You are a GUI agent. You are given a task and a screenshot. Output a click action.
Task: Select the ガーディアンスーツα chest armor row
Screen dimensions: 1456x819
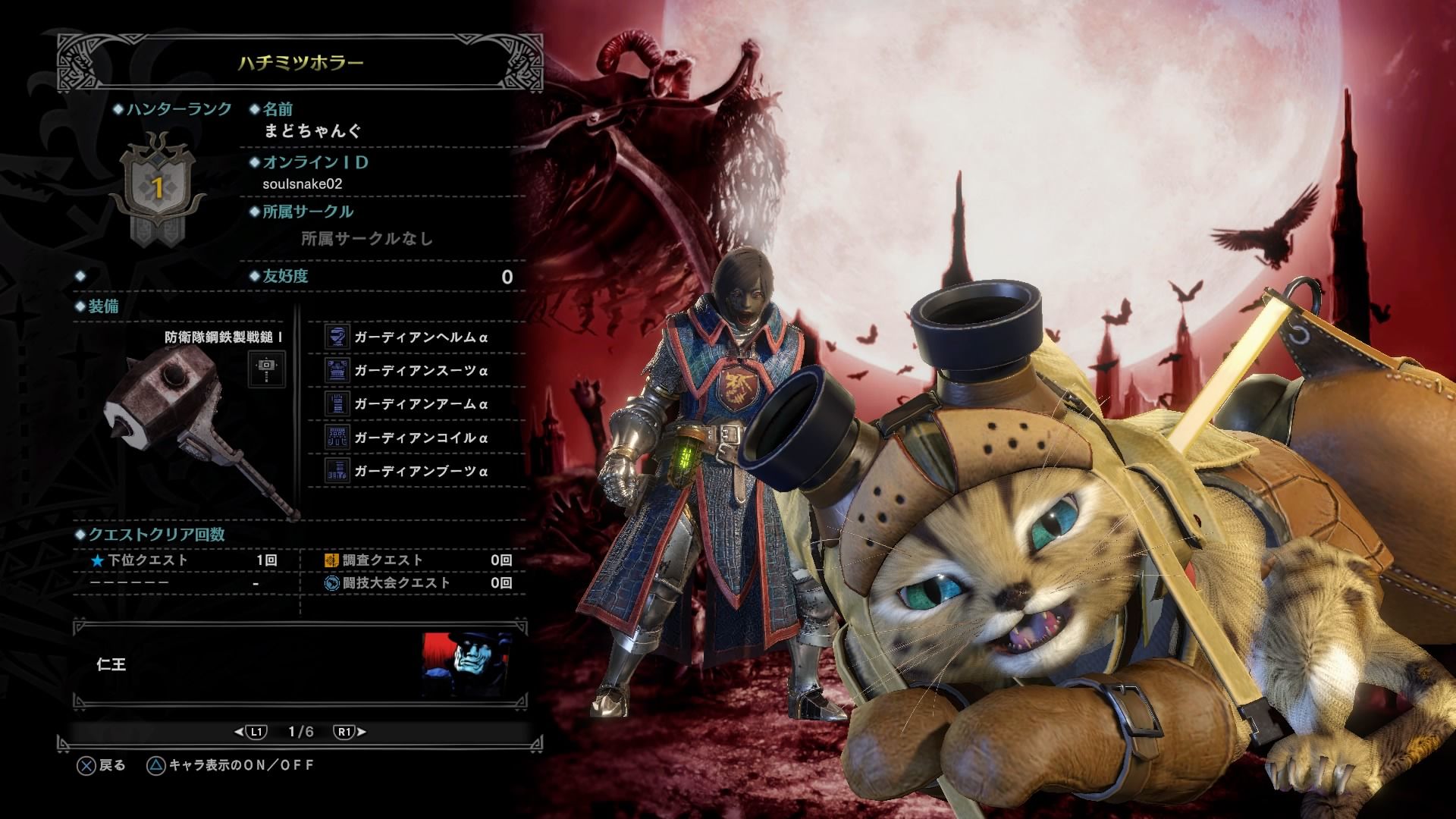click(x=419, y=371)
